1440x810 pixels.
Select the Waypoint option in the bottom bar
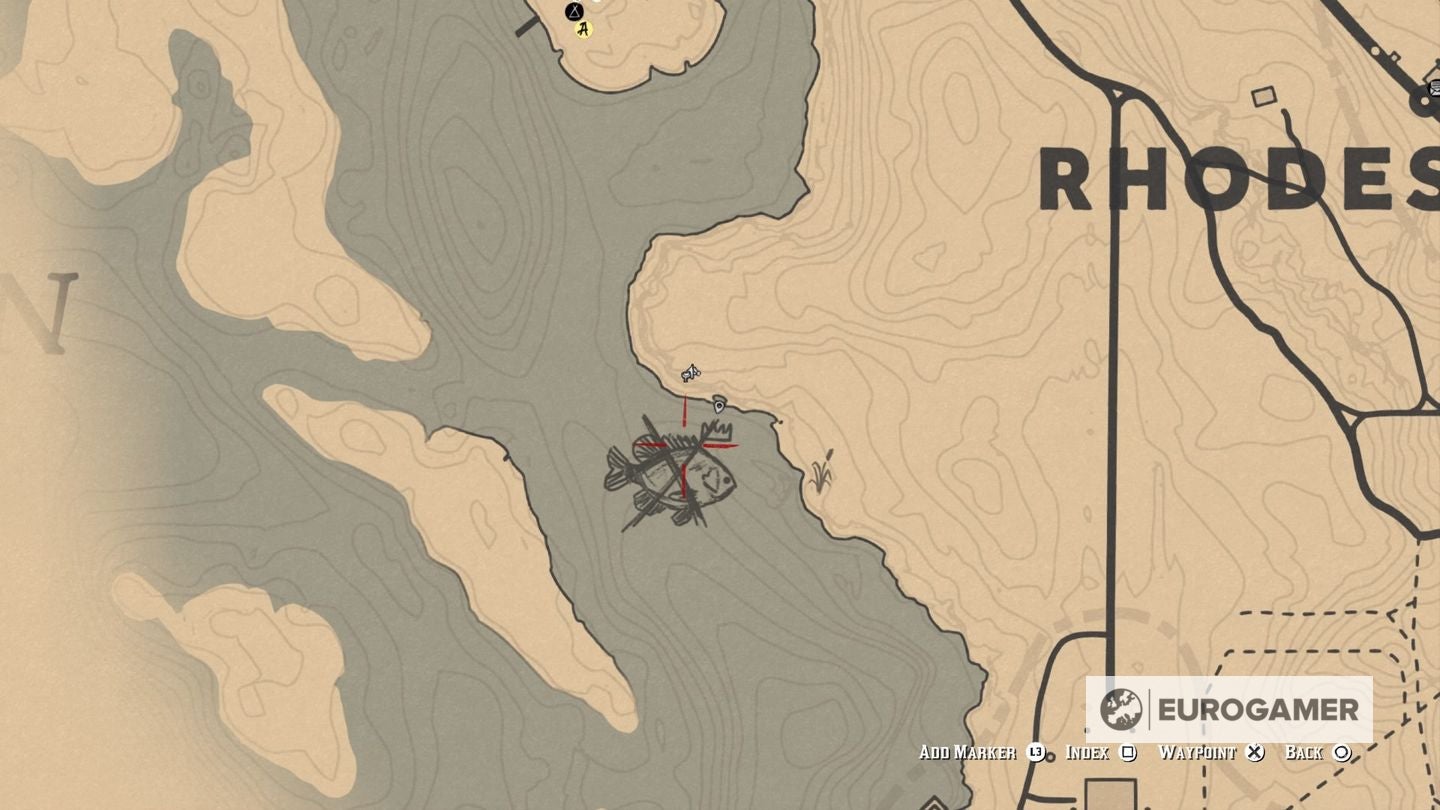(x=1198, y=752)
